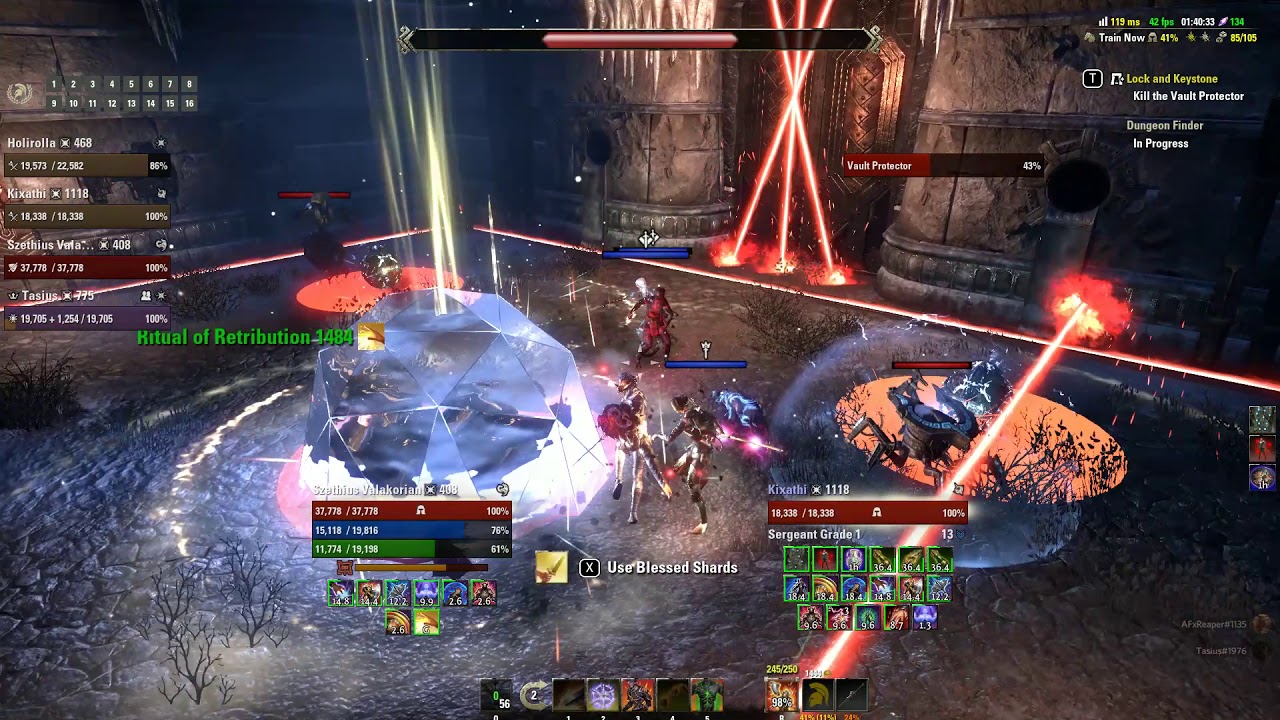Open the Lock and Keystone quest tracker
Screen dimensions: 1280x720
pyautogui.click(x=1171, y=79)
